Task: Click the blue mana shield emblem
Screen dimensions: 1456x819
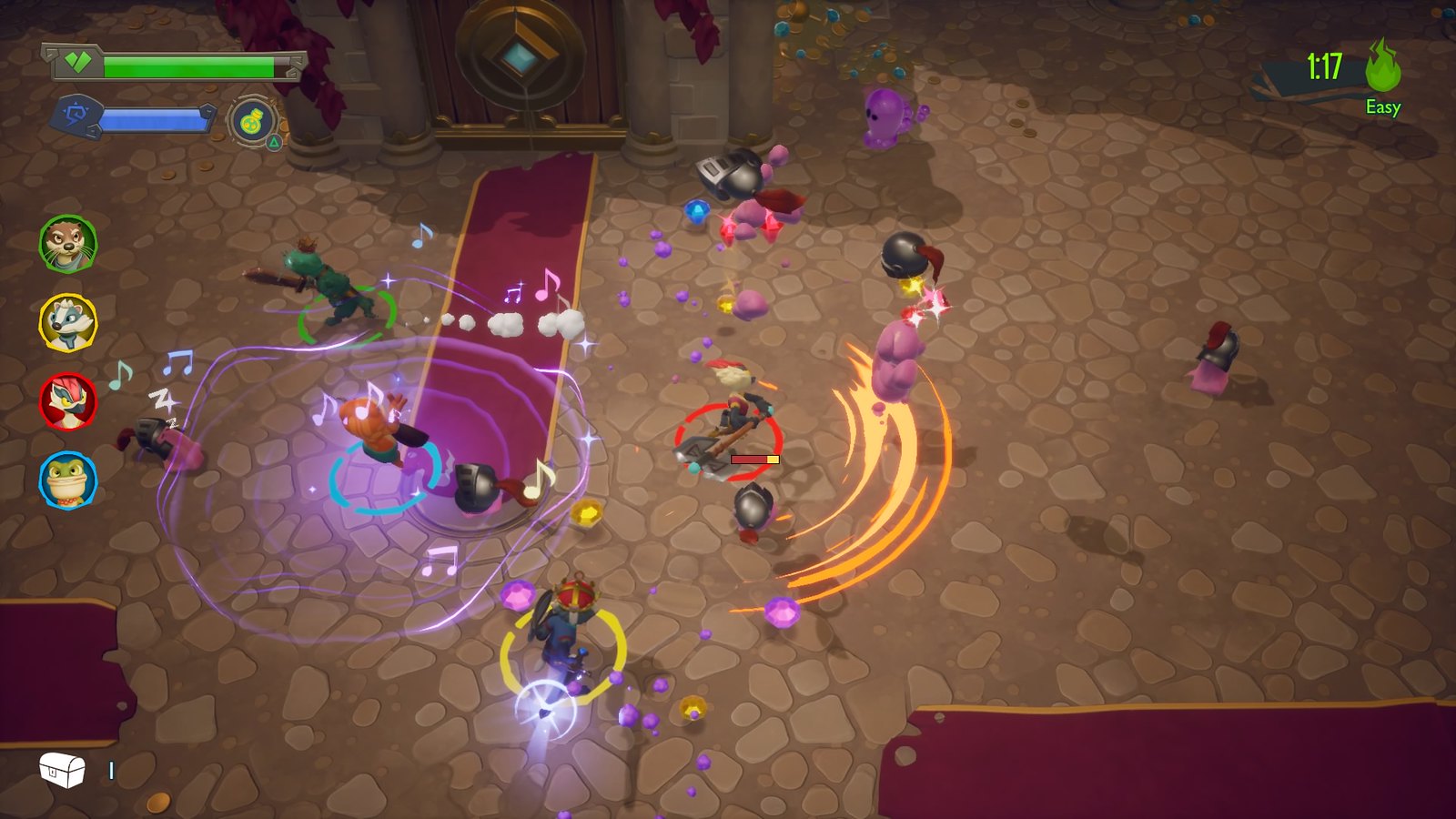Action: (x=77, y=114)
